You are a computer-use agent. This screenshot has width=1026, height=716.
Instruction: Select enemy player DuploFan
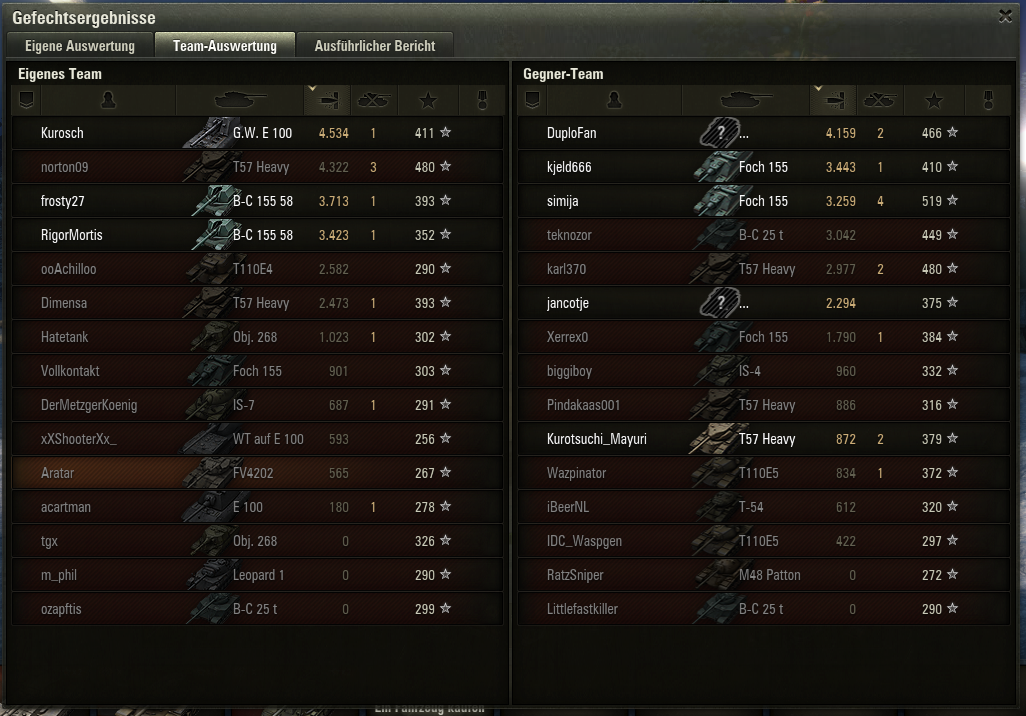pyautogui.click(x=571, y=133)
